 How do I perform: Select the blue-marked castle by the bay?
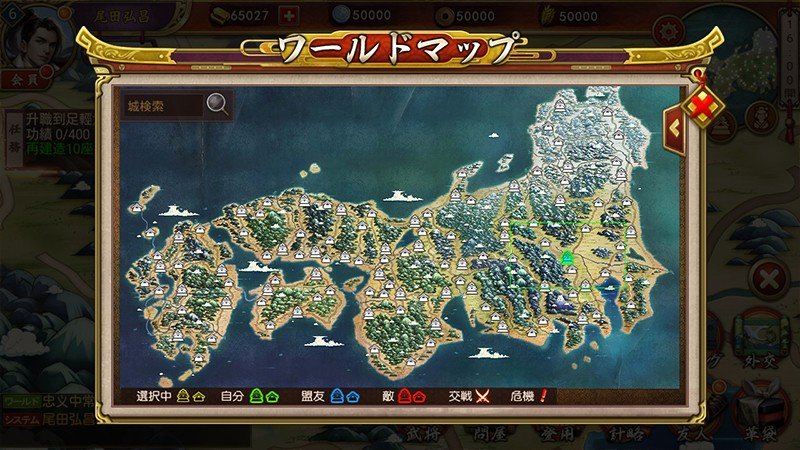click(609, 286)
